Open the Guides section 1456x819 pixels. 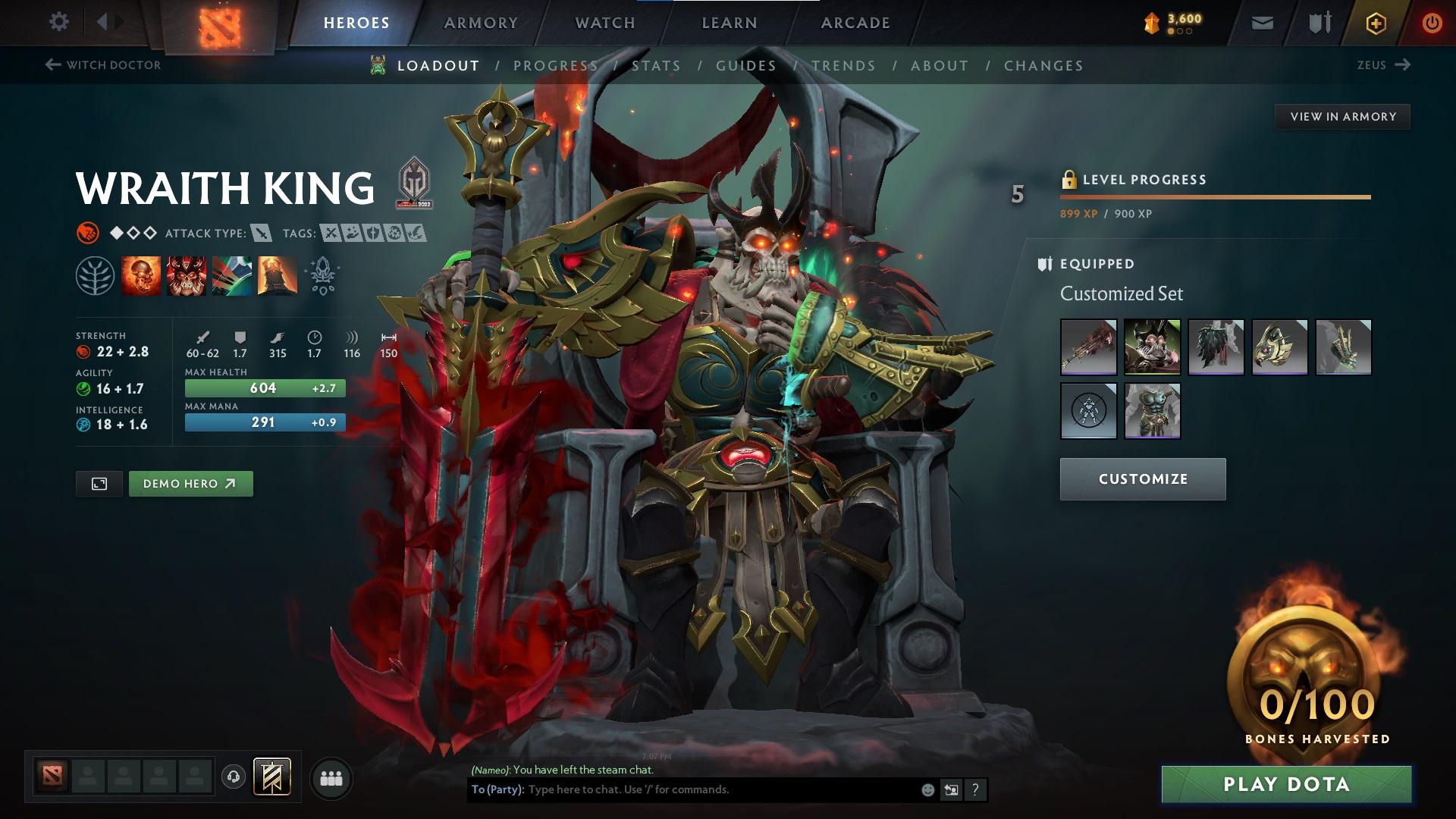click(x=746, y=66)
